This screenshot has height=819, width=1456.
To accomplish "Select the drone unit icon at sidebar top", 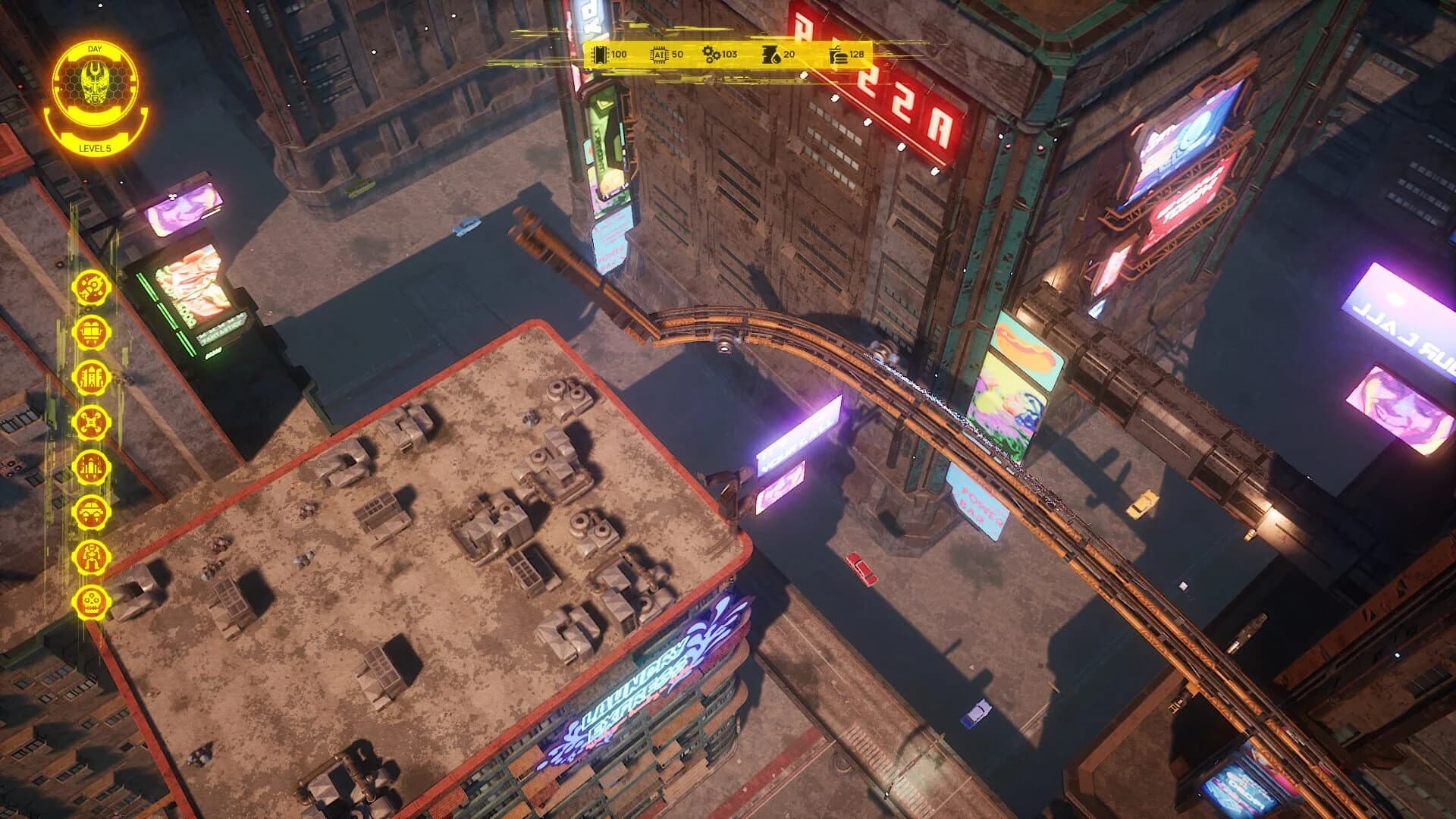I will pos(91,288).
